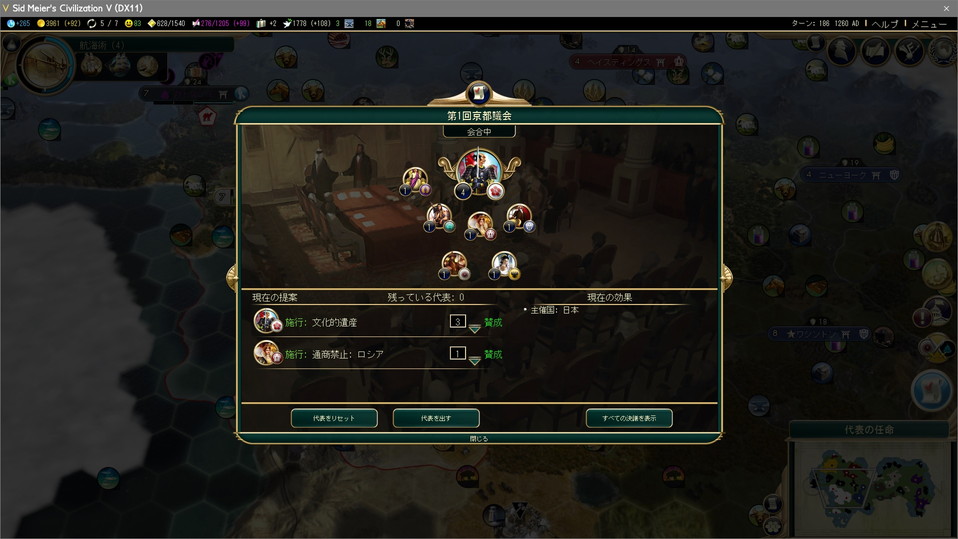The width and height of the screenshot is (958, 539).
Task: Click the 代表をリセット (reset delegates) button
Action: coord(335,418)
